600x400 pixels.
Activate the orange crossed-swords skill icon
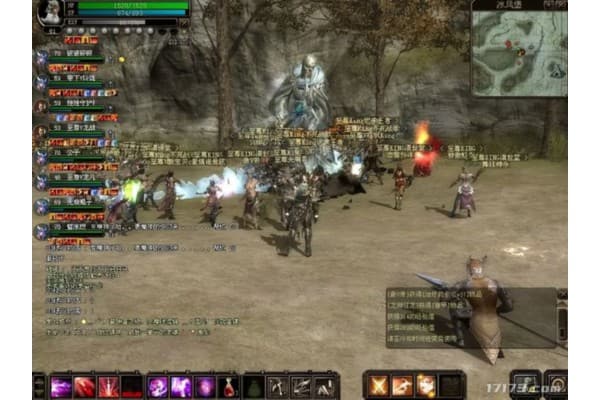tap(378, 385)
